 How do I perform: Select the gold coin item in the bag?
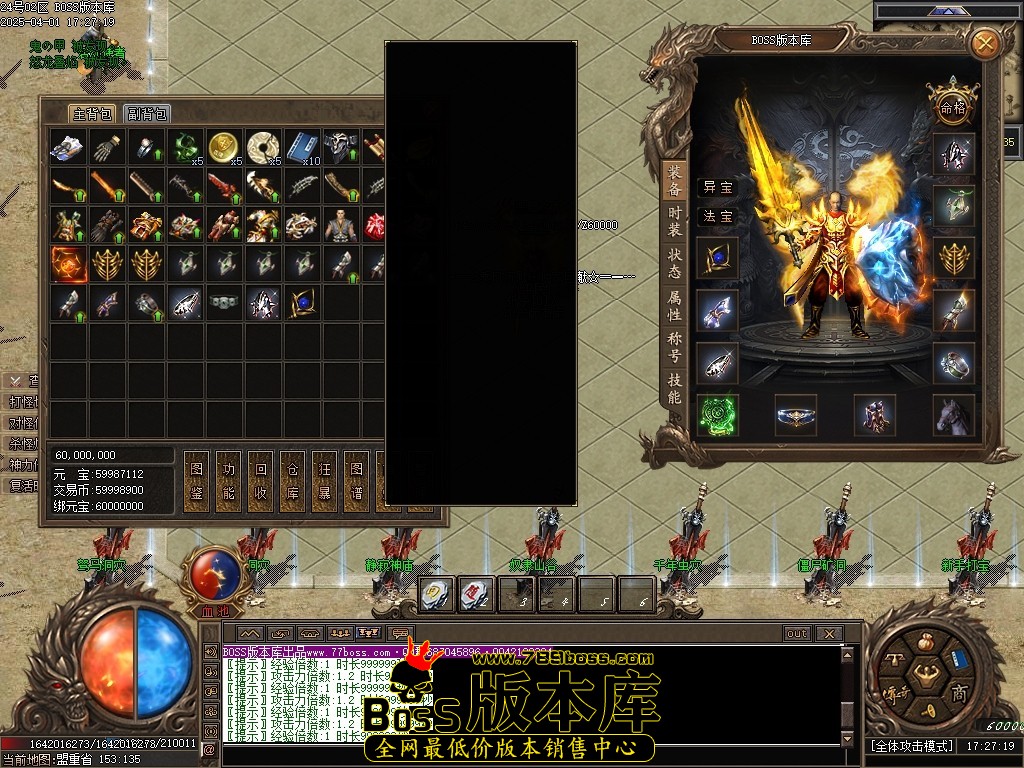pyautogui.click(x=224, y=147)
